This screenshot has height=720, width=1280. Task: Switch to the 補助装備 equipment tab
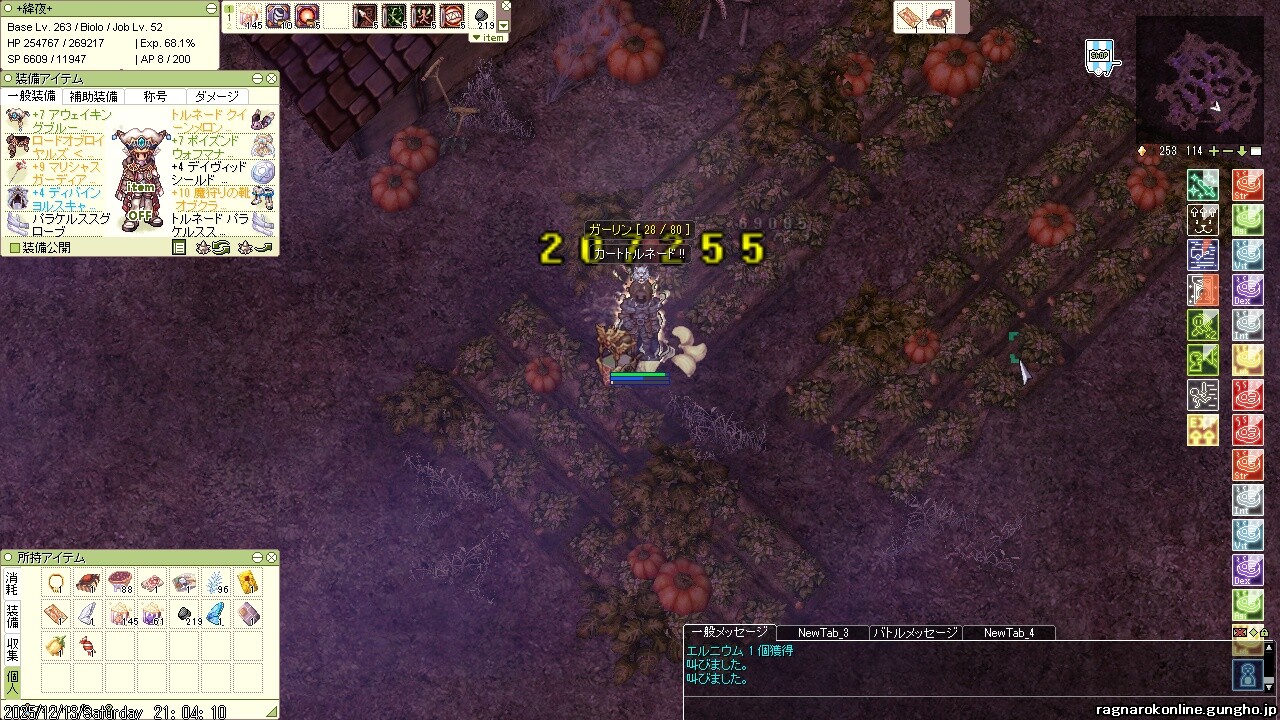[x=92, y=96]
